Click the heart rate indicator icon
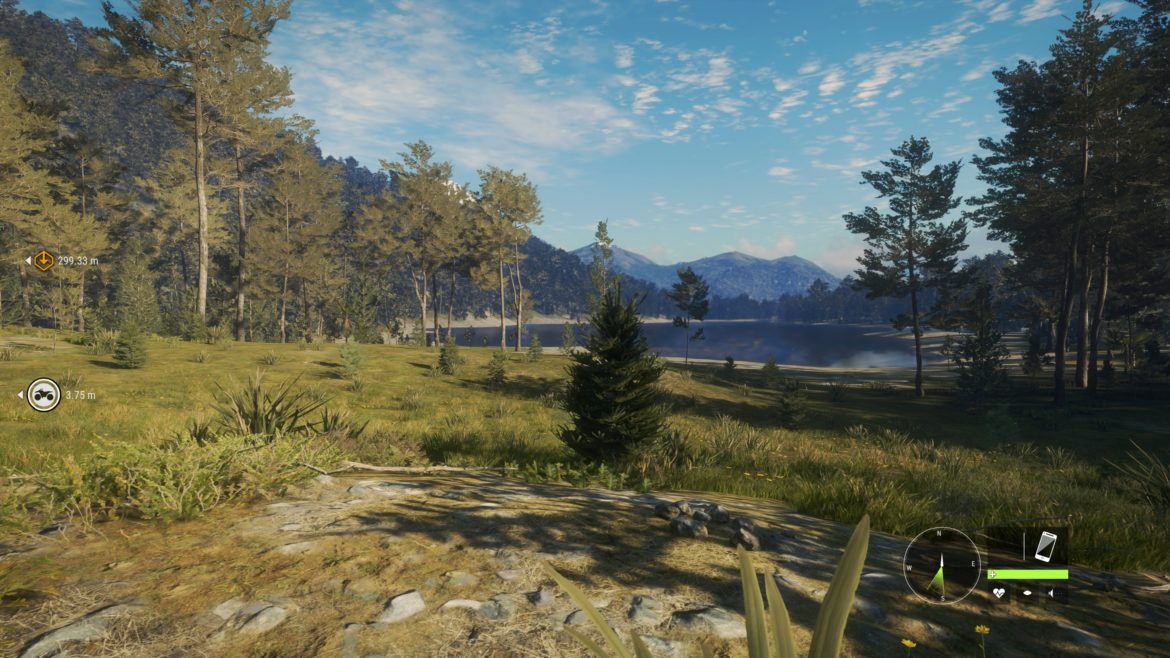The height and width of the screenshot is (658, 1170). click(x=999, y=593)
